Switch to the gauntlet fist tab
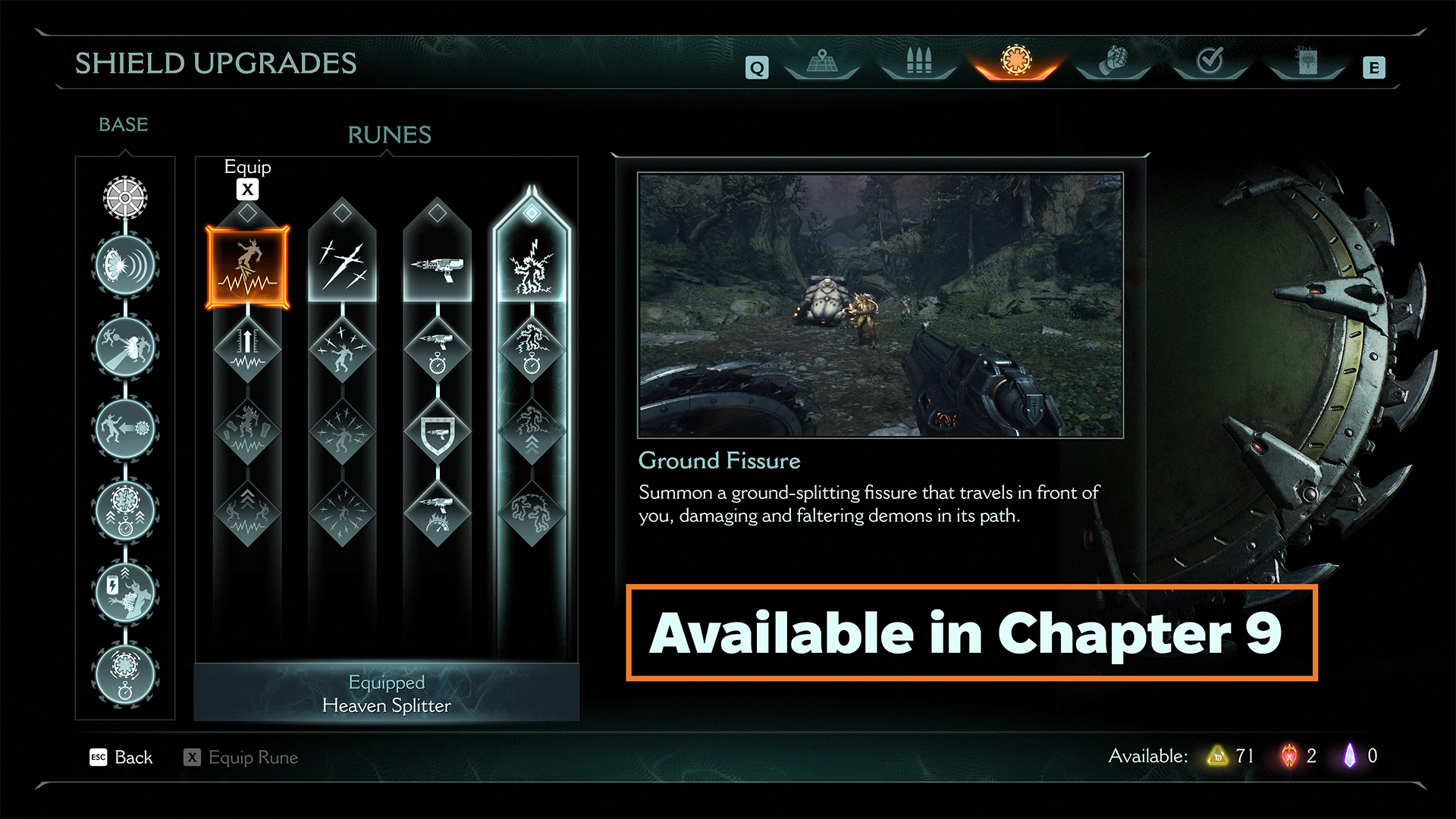Screen dimensions: 1456x819 [1113, 62]
